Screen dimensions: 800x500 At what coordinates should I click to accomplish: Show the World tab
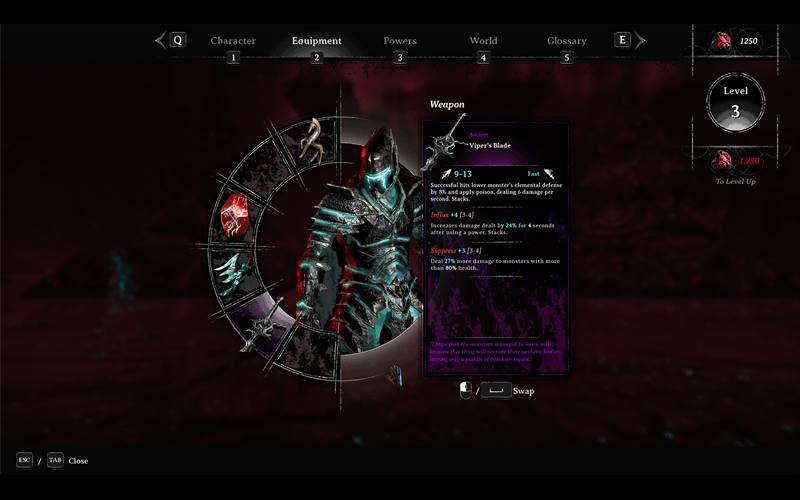483,41
